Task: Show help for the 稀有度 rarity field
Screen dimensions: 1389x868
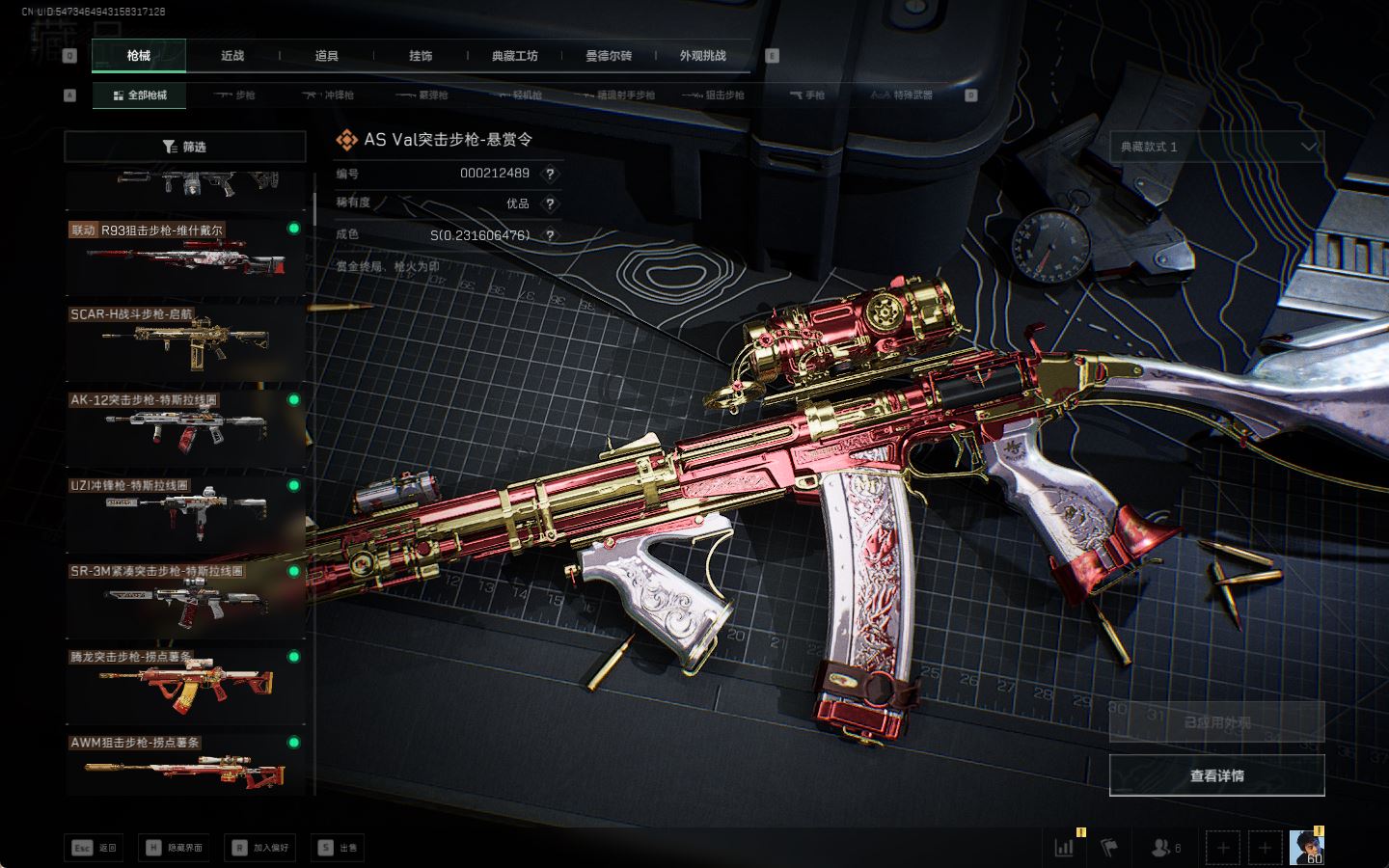Action: [550, 203]
